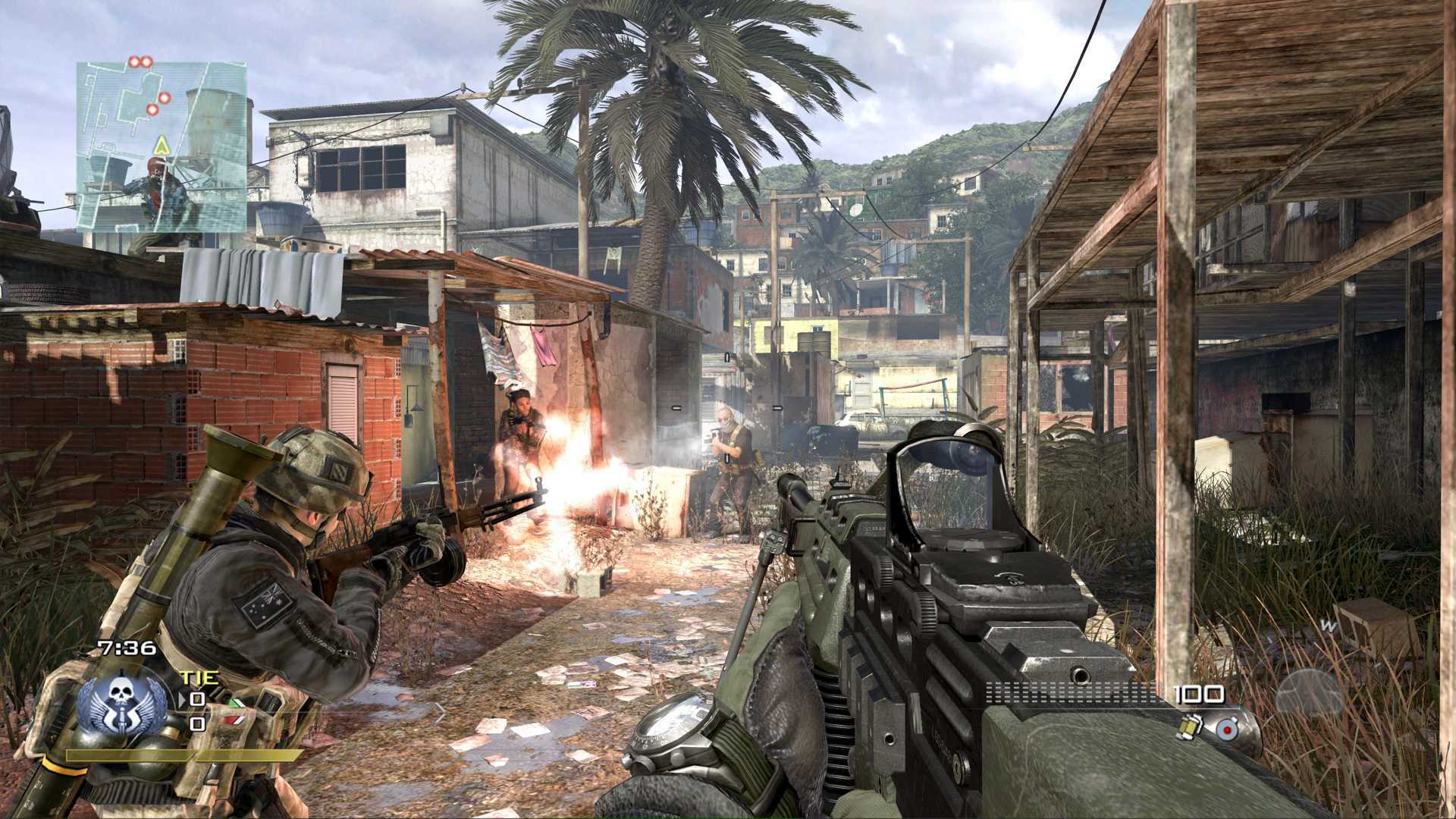The height and width of the screenshot is (819, 1456).
Task: Toggle the white arrow marker beside the top score
Action: [182, 698]
